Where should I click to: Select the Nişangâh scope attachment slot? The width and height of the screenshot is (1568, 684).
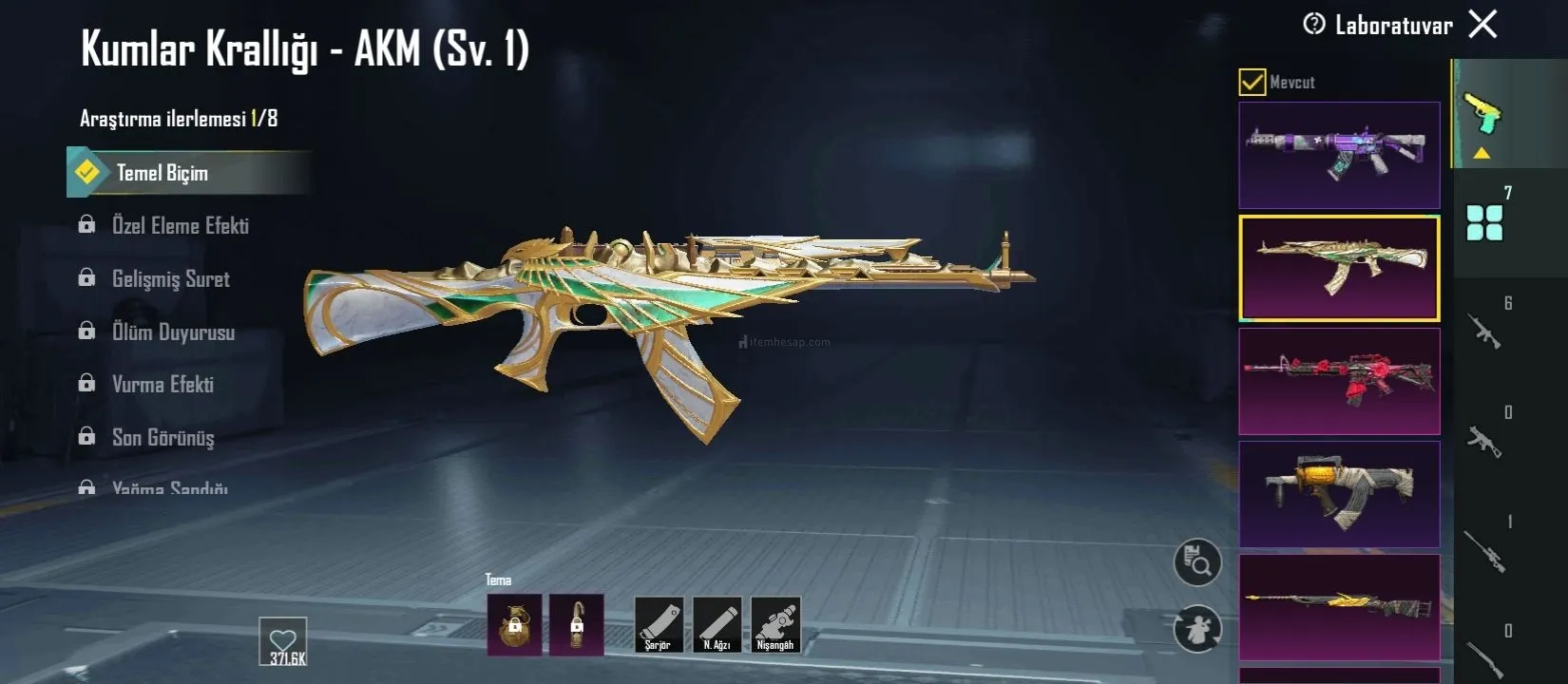[x=775, y=625]
